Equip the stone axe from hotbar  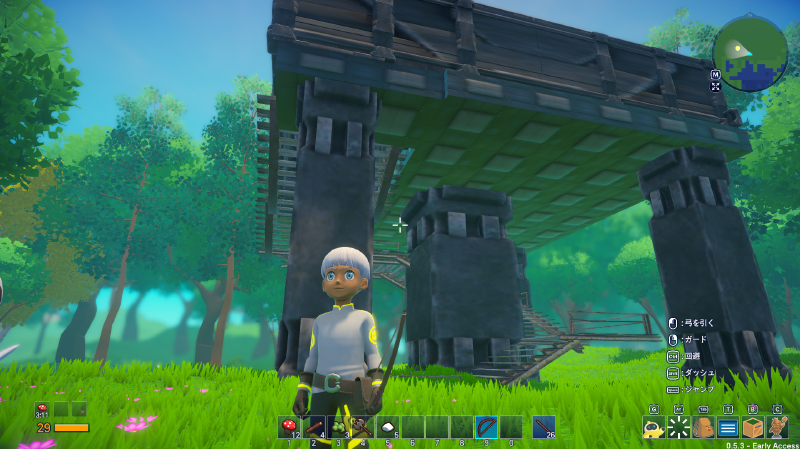click(363, 427)
